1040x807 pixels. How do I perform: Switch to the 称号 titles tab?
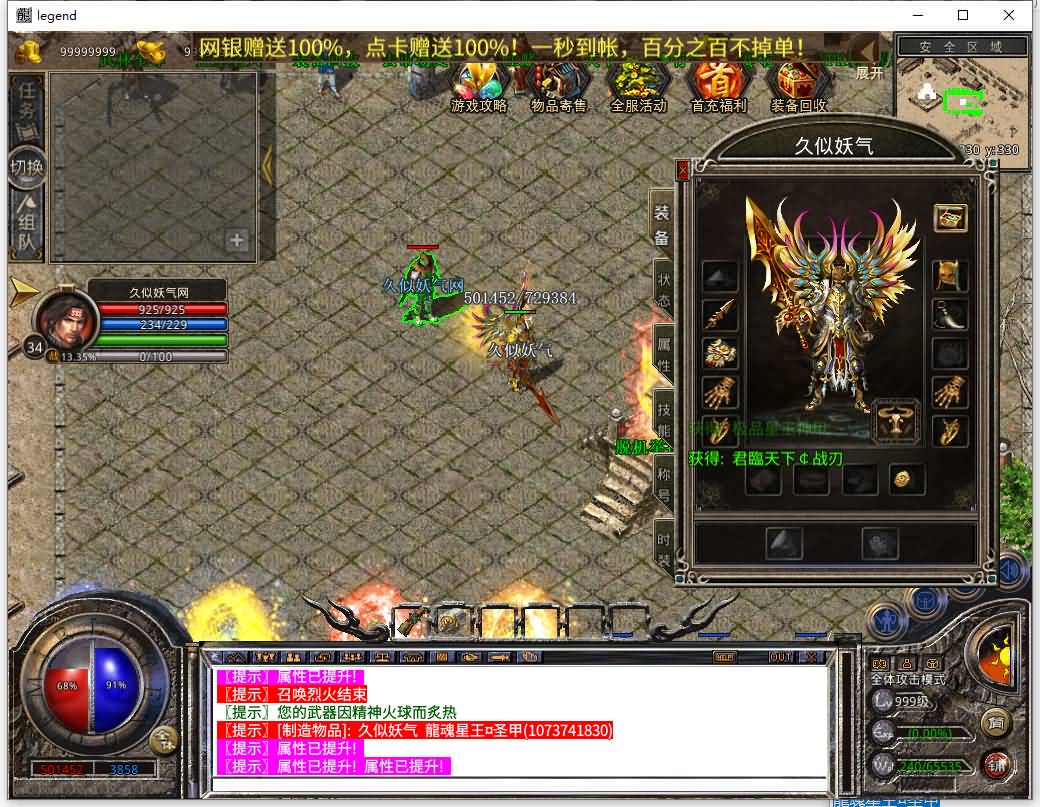[663, 485]
